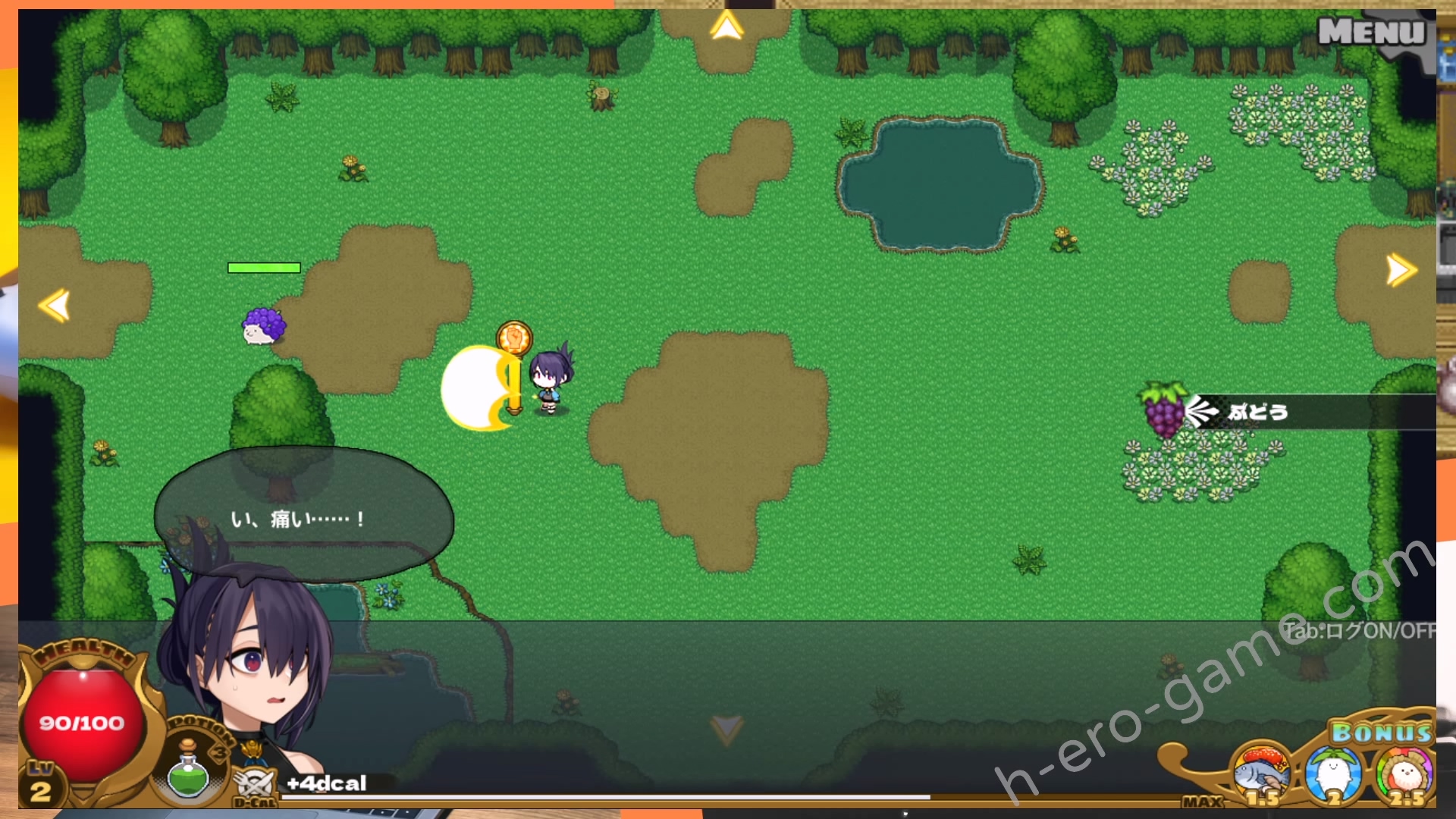
Task: Go through the left arrow map exit
Action: point(55,306)
